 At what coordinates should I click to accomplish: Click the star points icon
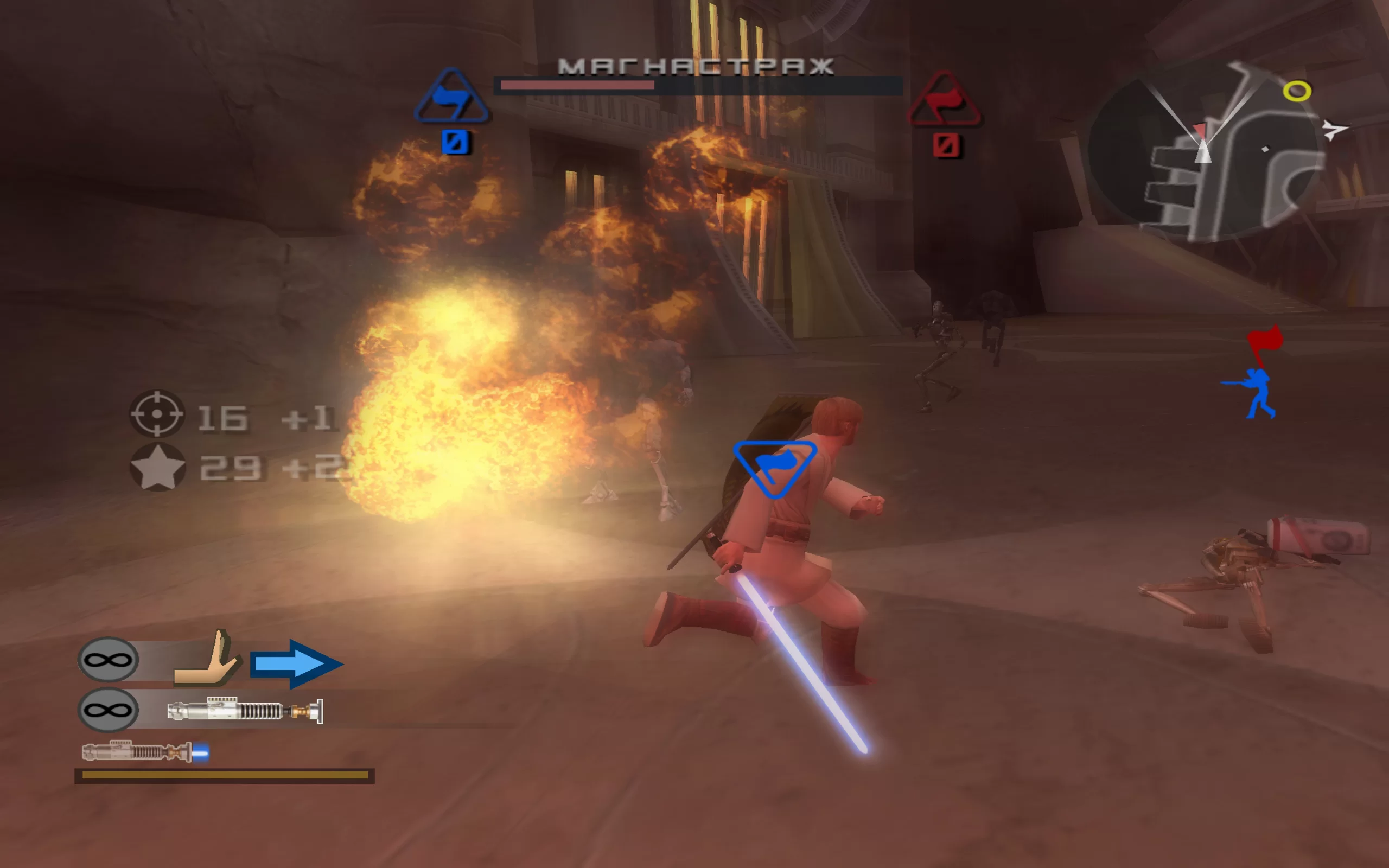[158, 467]
